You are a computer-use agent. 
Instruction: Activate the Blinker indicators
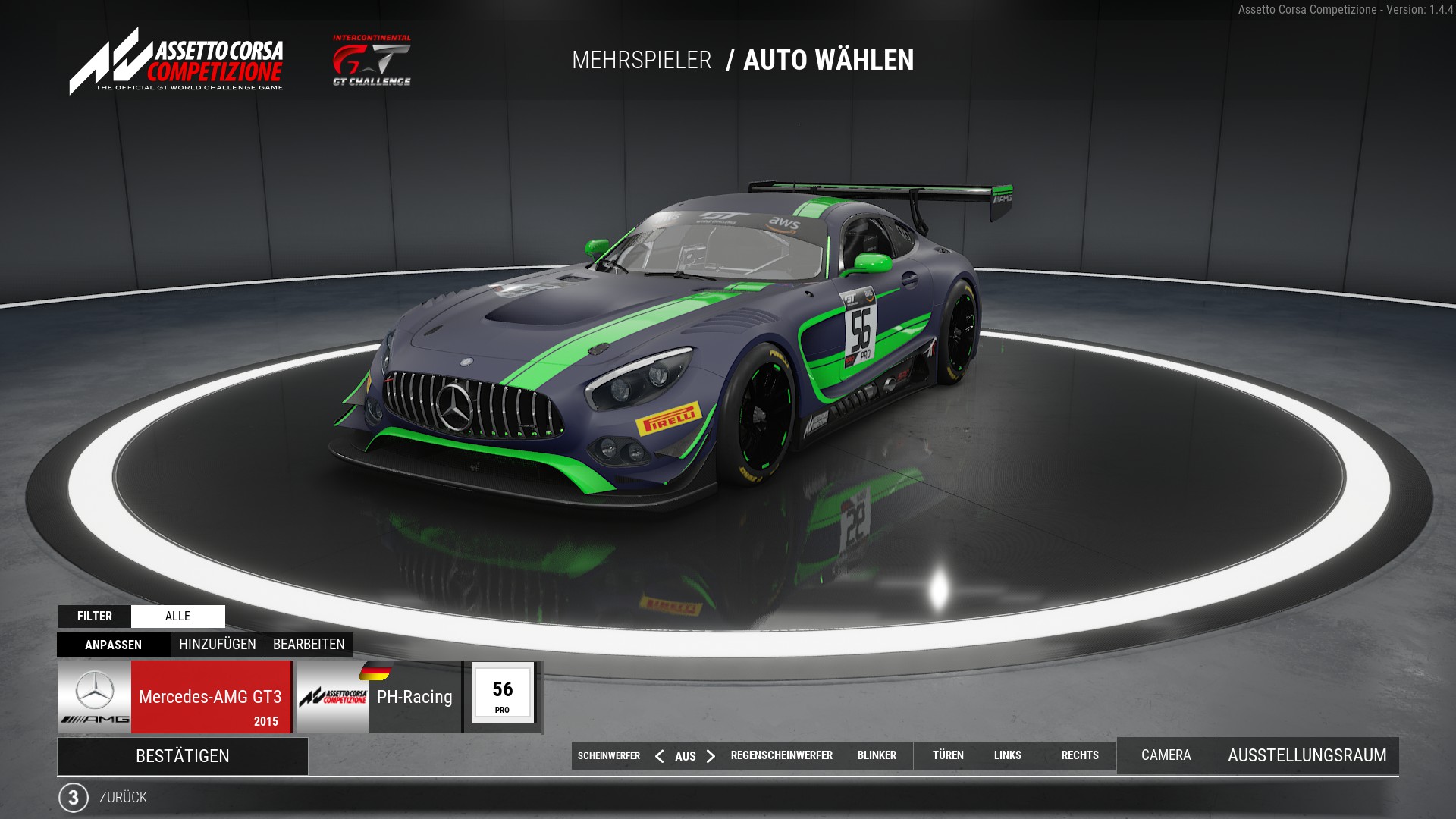877,755
